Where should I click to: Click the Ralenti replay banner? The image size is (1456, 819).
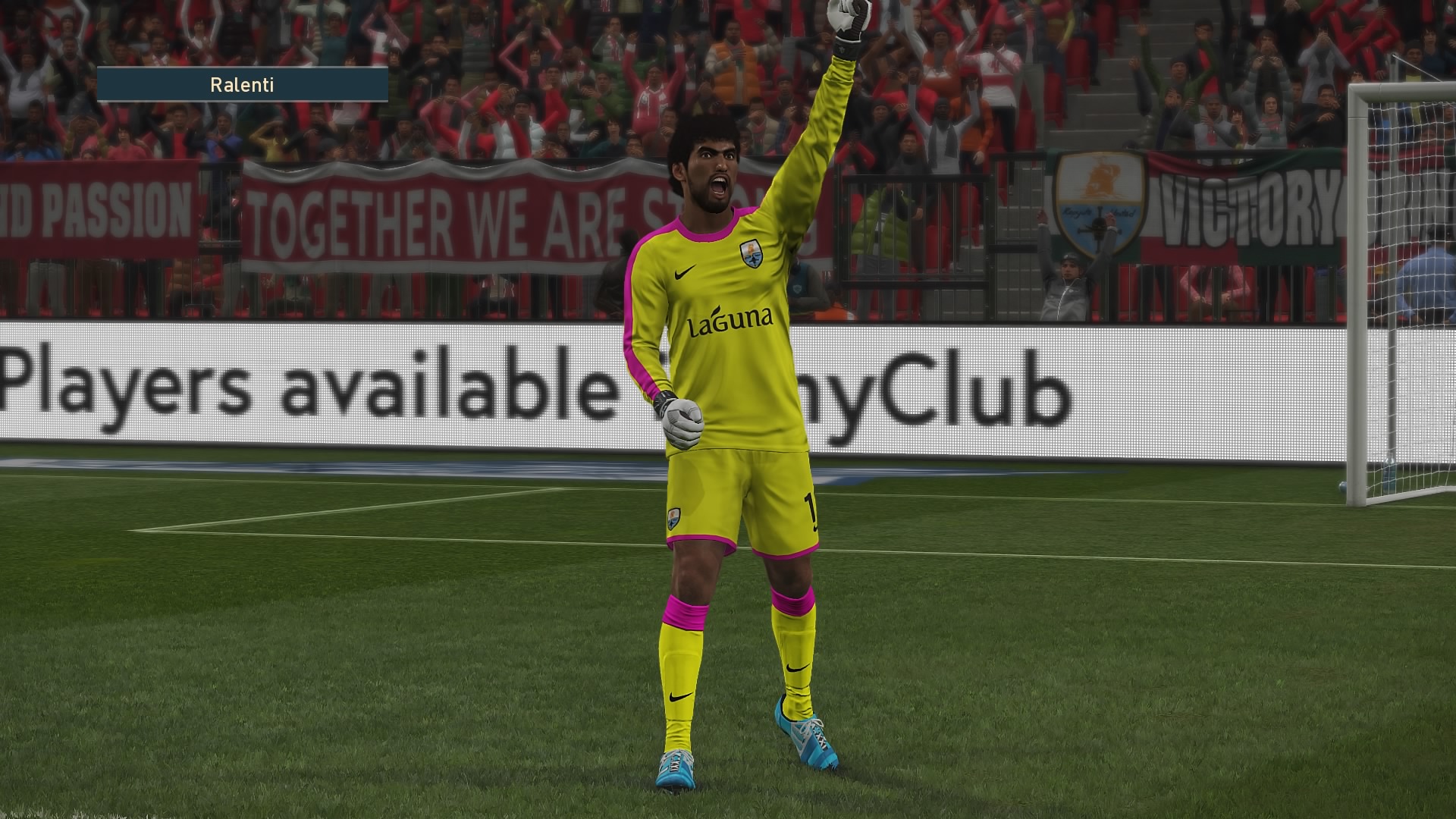pos(242,84)
